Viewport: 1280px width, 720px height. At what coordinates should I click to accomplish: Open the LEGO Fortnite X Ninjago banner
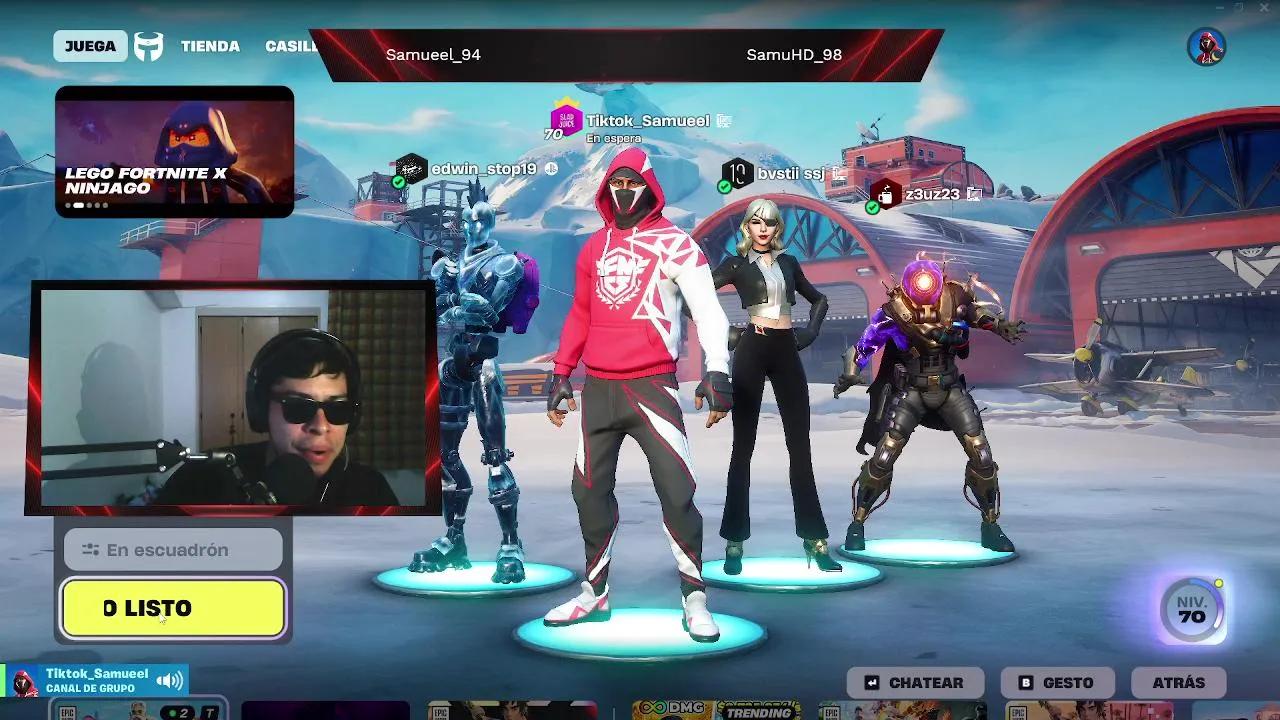coord(173,148)
